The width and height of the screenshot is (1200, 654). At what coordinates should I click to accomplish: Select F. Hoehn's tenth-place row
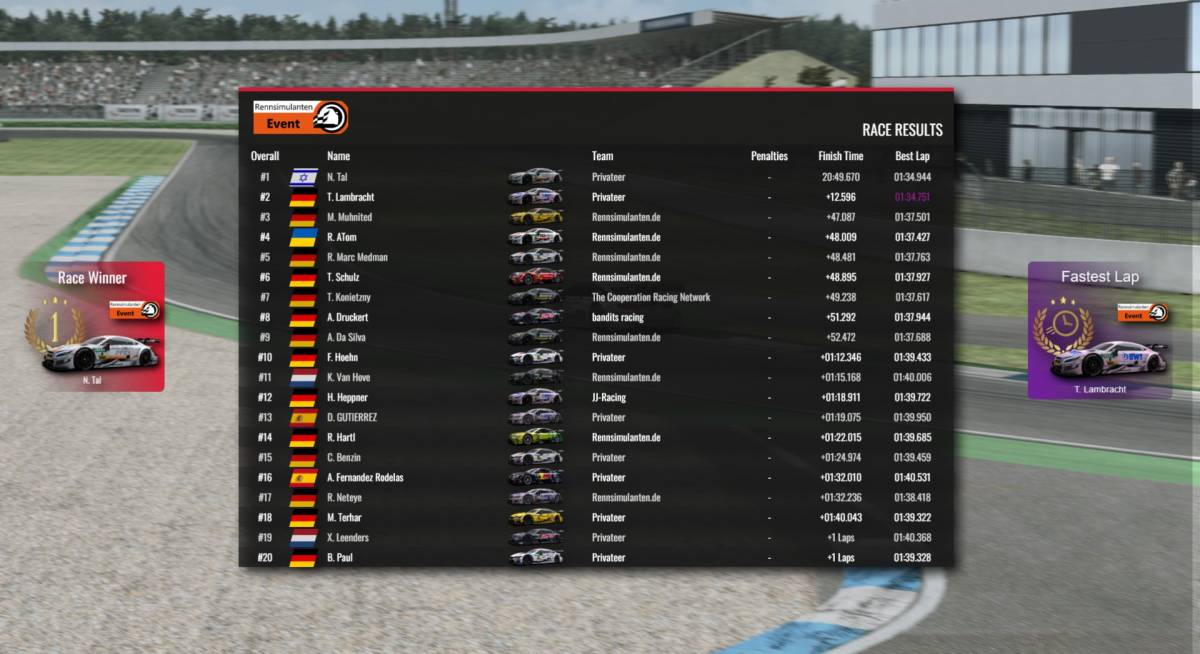(595, 357)
